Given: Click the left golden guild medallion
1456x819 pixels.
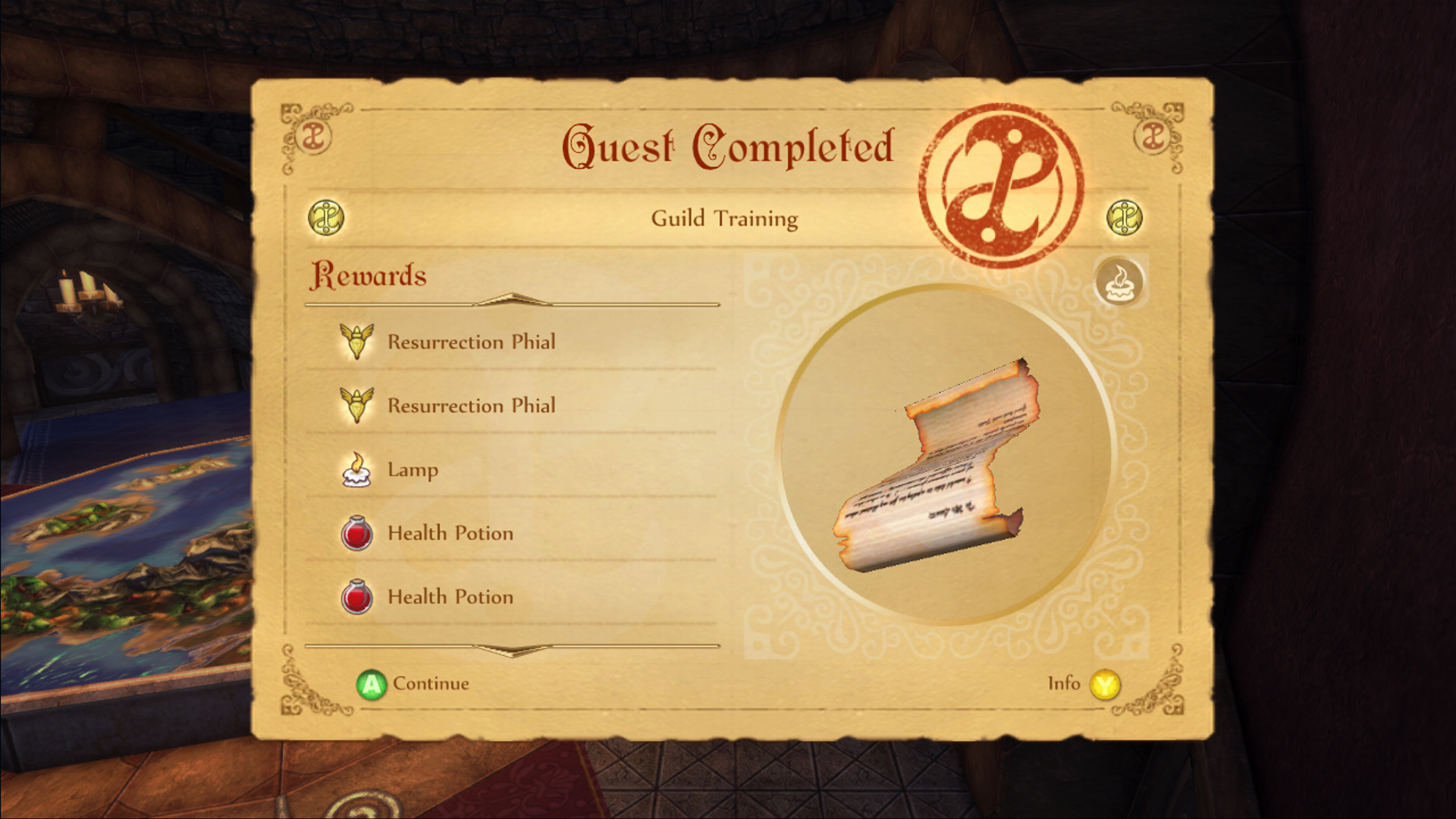Looking at the screenshot, I should coord(326,218).
